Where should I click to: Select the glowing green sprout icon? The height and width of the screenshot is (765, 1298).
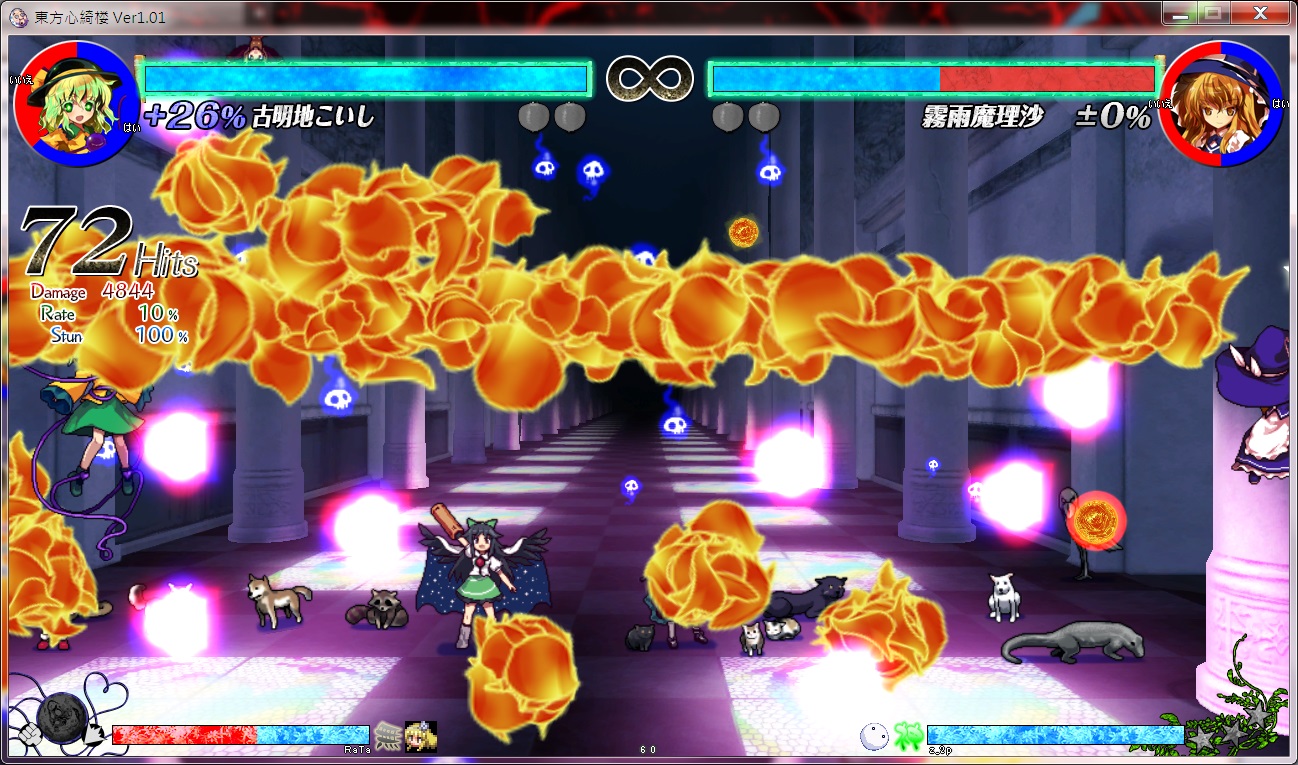click(907, 736)
